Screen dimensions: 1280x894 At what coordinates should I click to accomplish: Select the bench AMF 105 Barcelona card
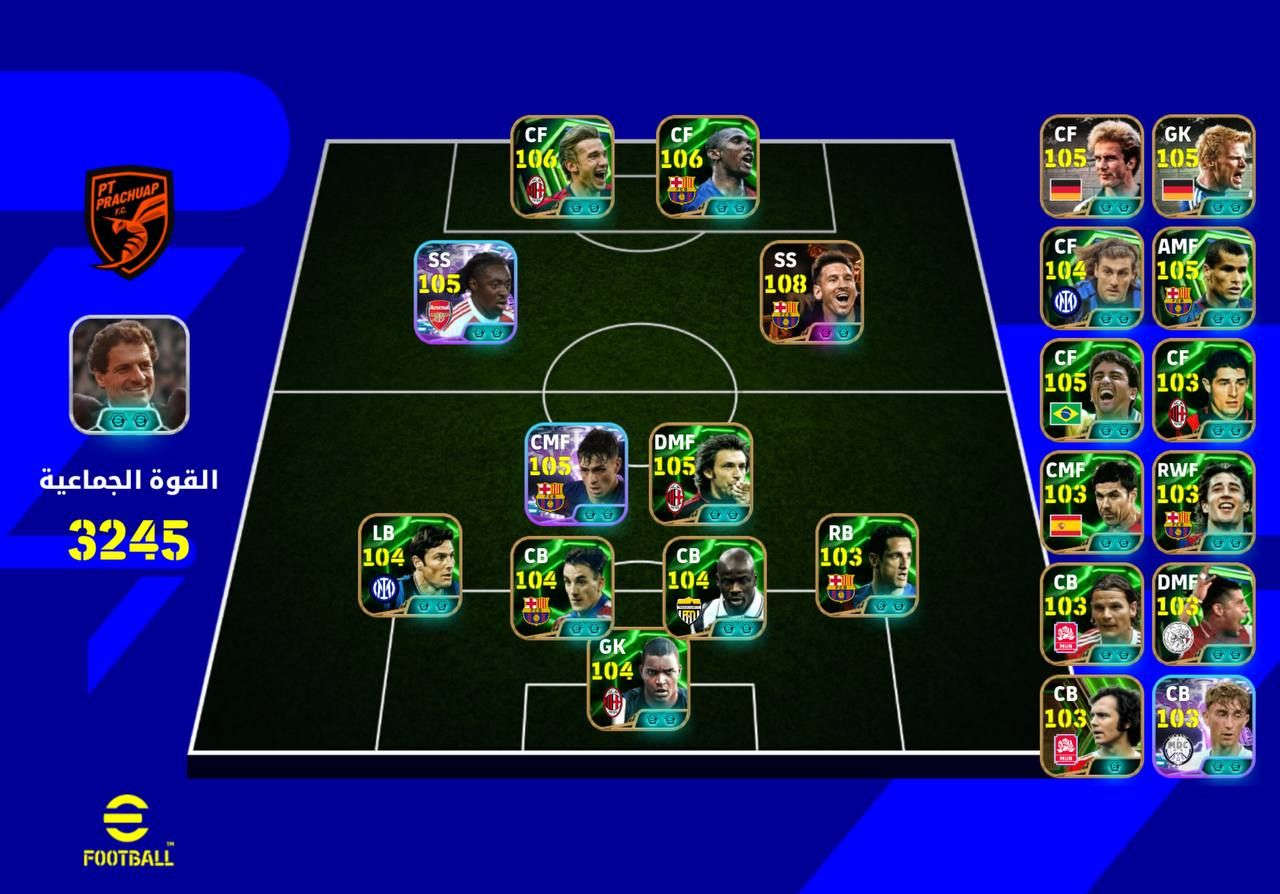click(1203, 278)
